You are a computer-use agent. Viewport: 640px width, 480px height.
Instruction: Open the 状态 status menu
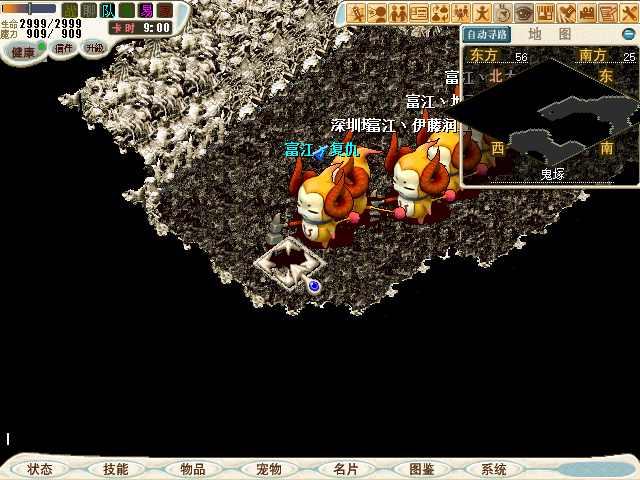[x=41, y=469]
